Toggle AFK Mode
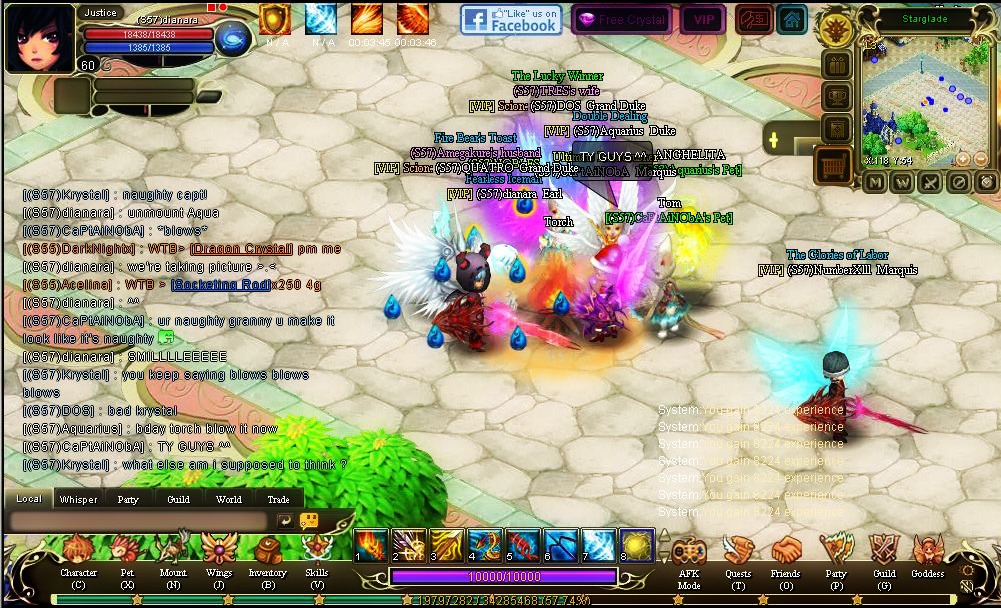Screen dimensions: 1001x608 [x=689, y=553]
